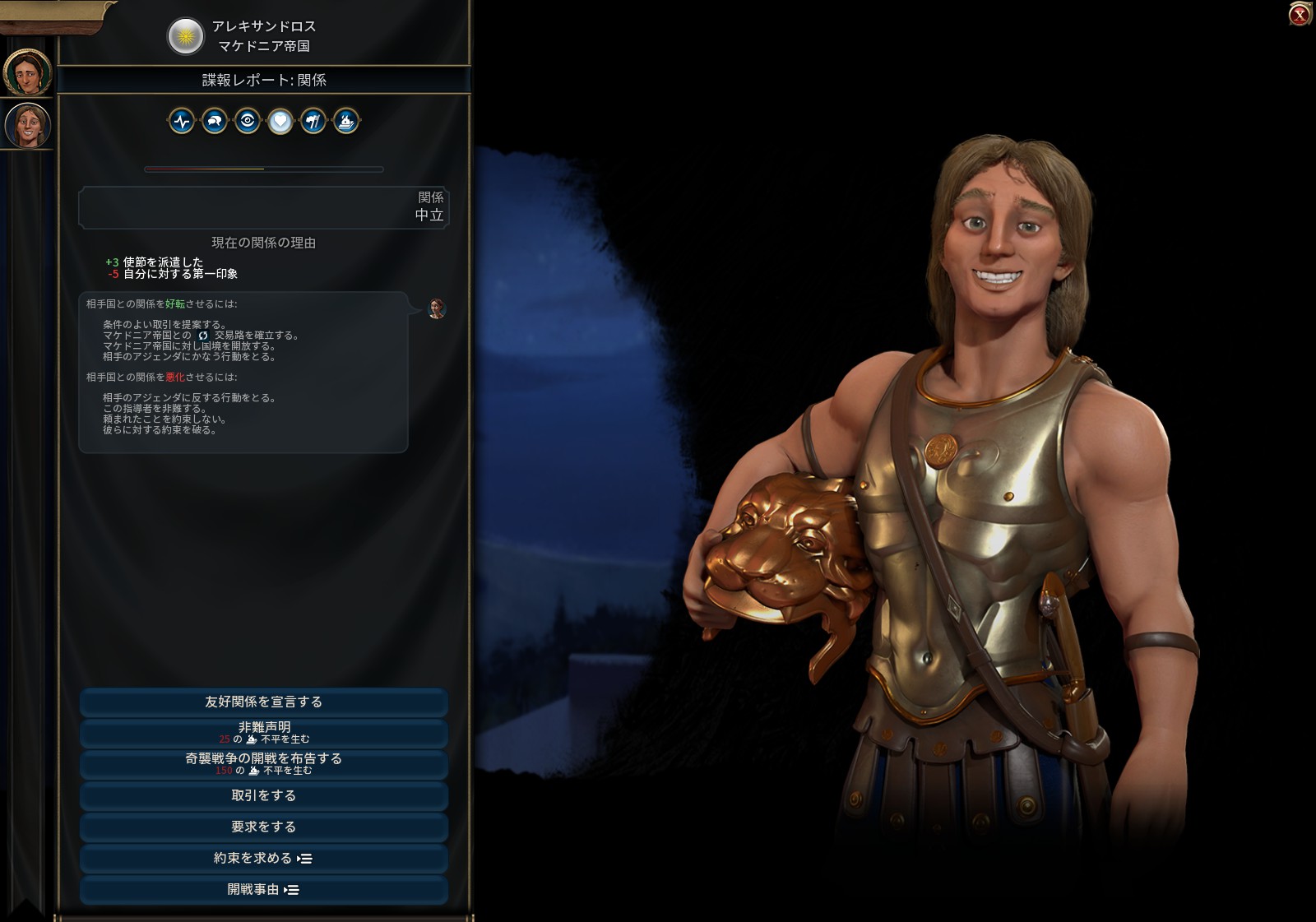View the burning pedestal grievances tab

[x=346, y=122]
